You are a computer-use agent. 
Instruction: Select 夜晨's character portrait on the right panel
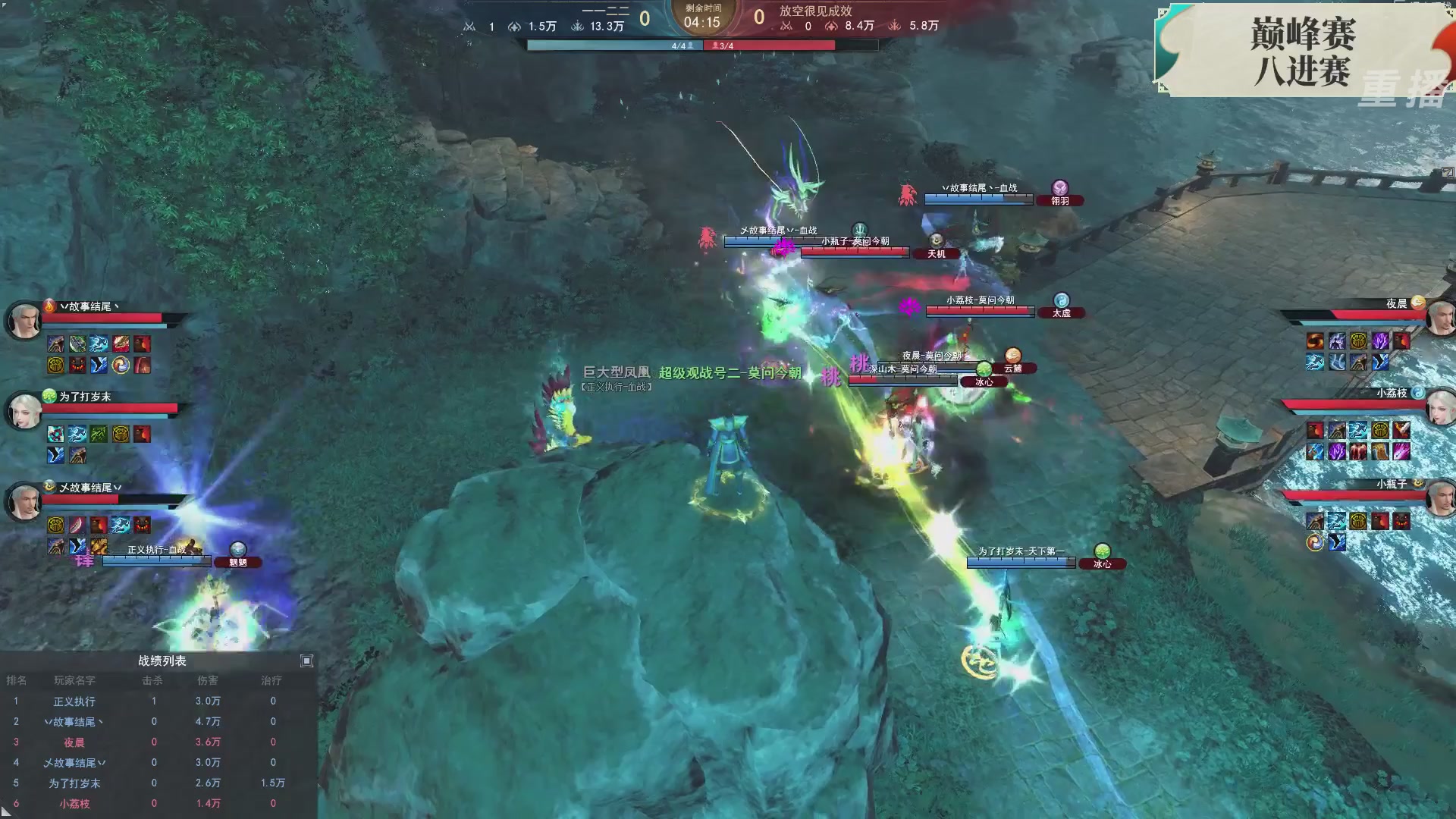click(1442, 318)
